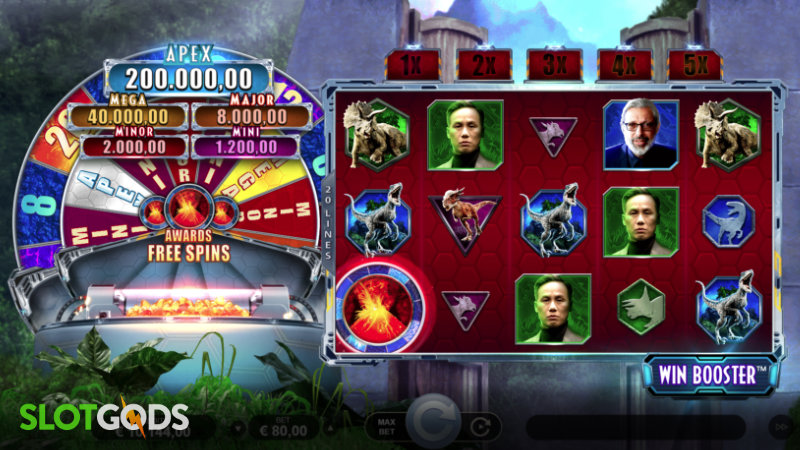
Task: Lower the bet with the down arrow
Action: pyautogui.click(x=238, y=427)
